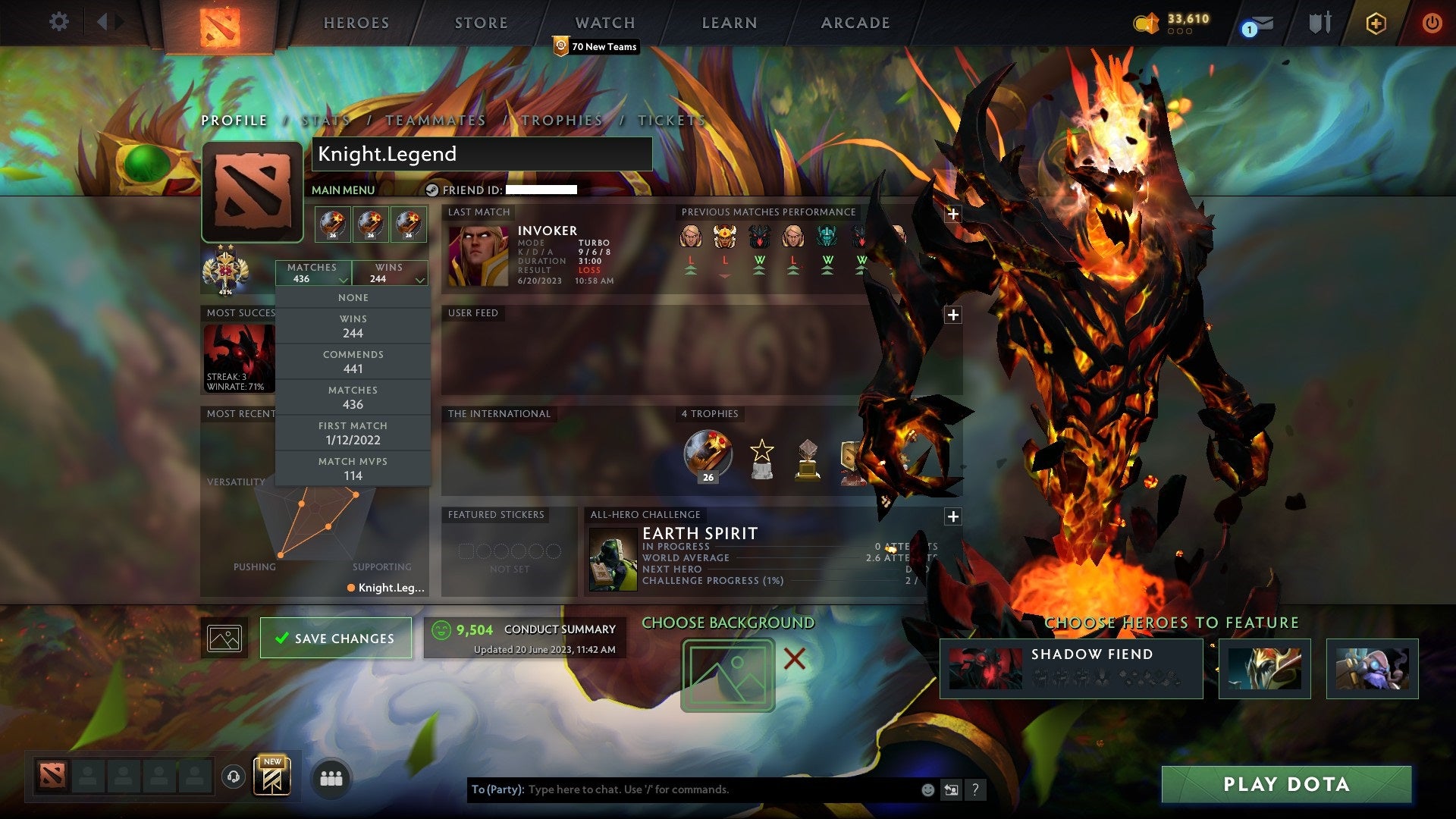Click the PLAY DOTA button
1456x819 pixels.
click(1285, 785)
